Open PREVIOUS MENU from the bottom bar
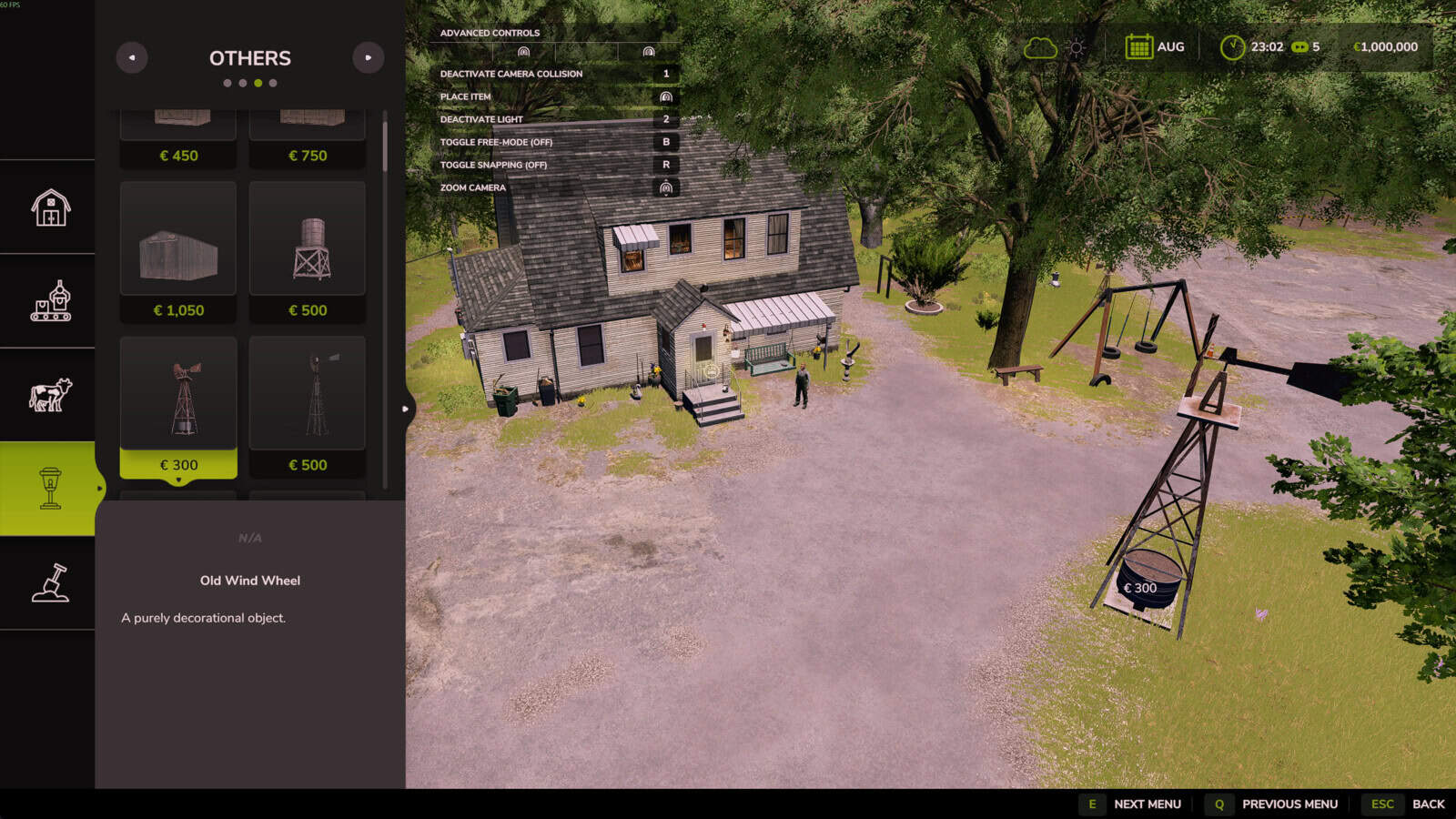Image resolution: width=1456 pixels, height=819 pixels. tap(1289, 804)
